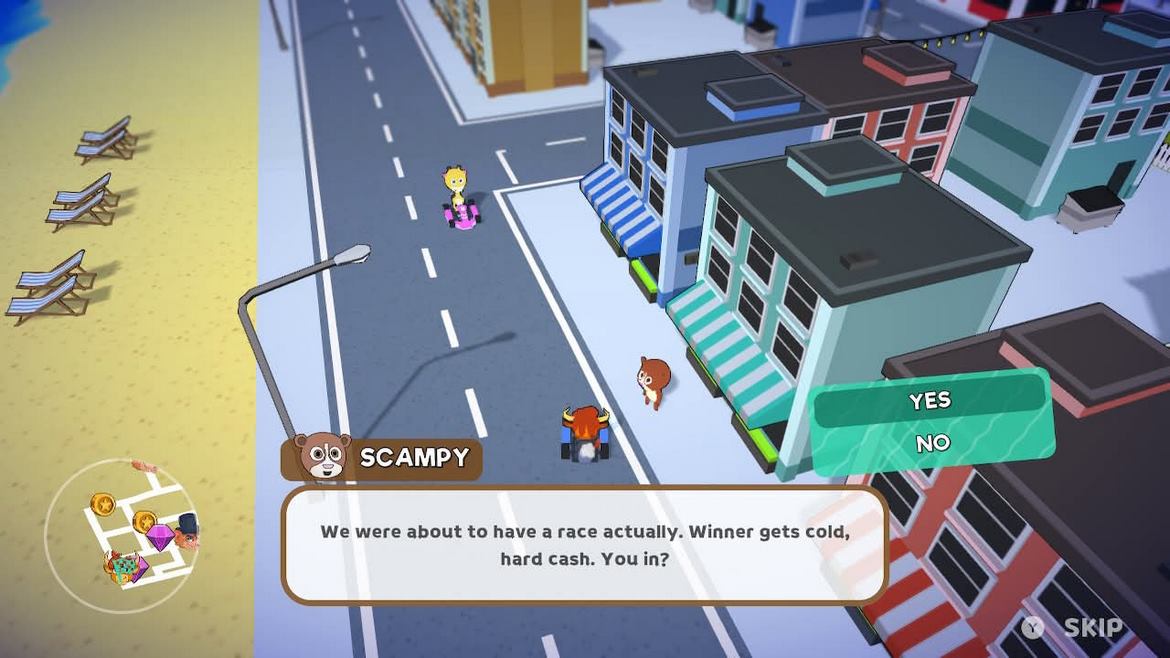Decline the race by selecting NO
Image resolution: width=1170 pixels, height=658 pixels.
click(x=932, y=443)
